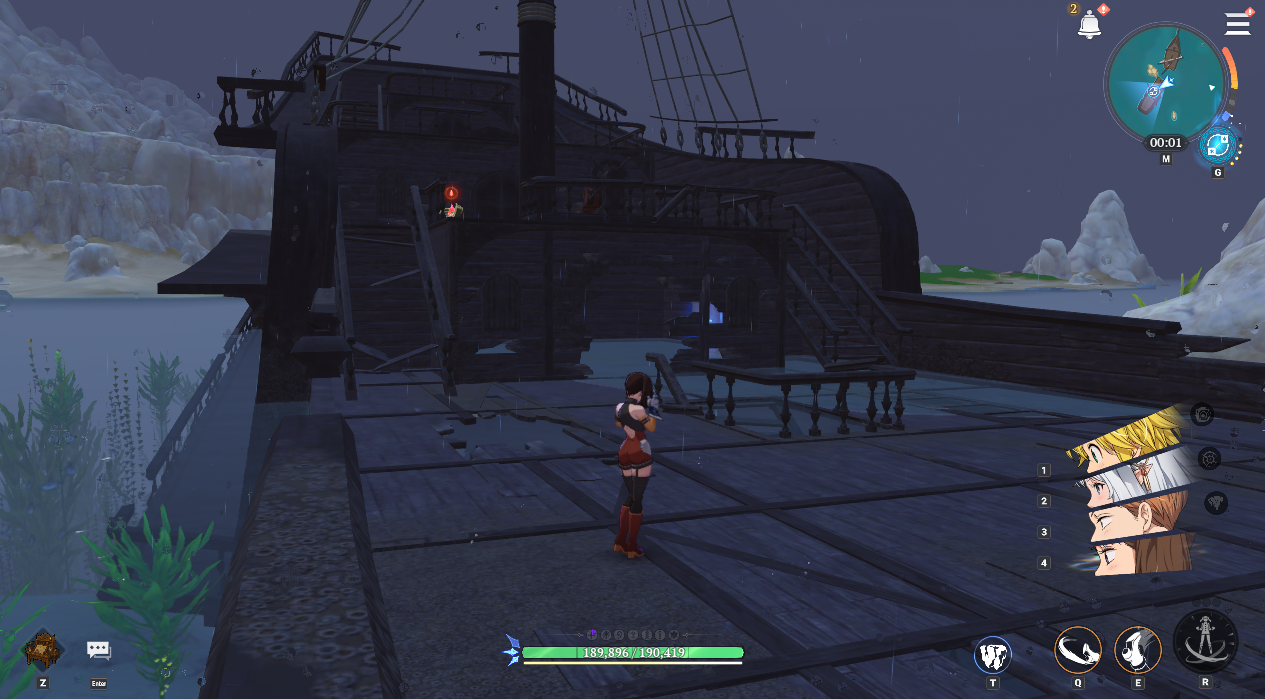Open the wooden chair furniture icon
The width and height of the screenshot is (1265, 699).
coord(43,650)
